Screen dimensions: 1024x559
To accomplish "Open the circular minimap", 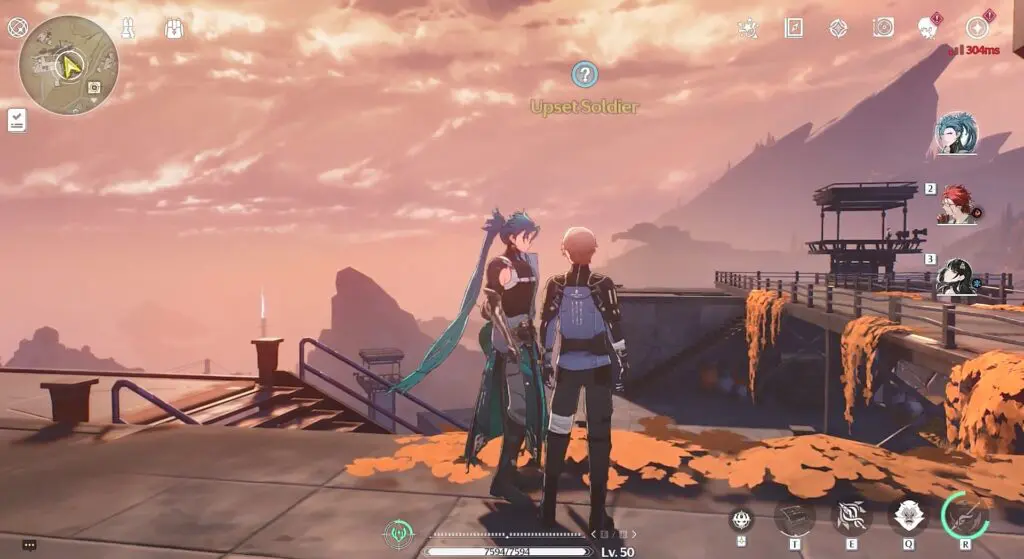I will [68, 65].
